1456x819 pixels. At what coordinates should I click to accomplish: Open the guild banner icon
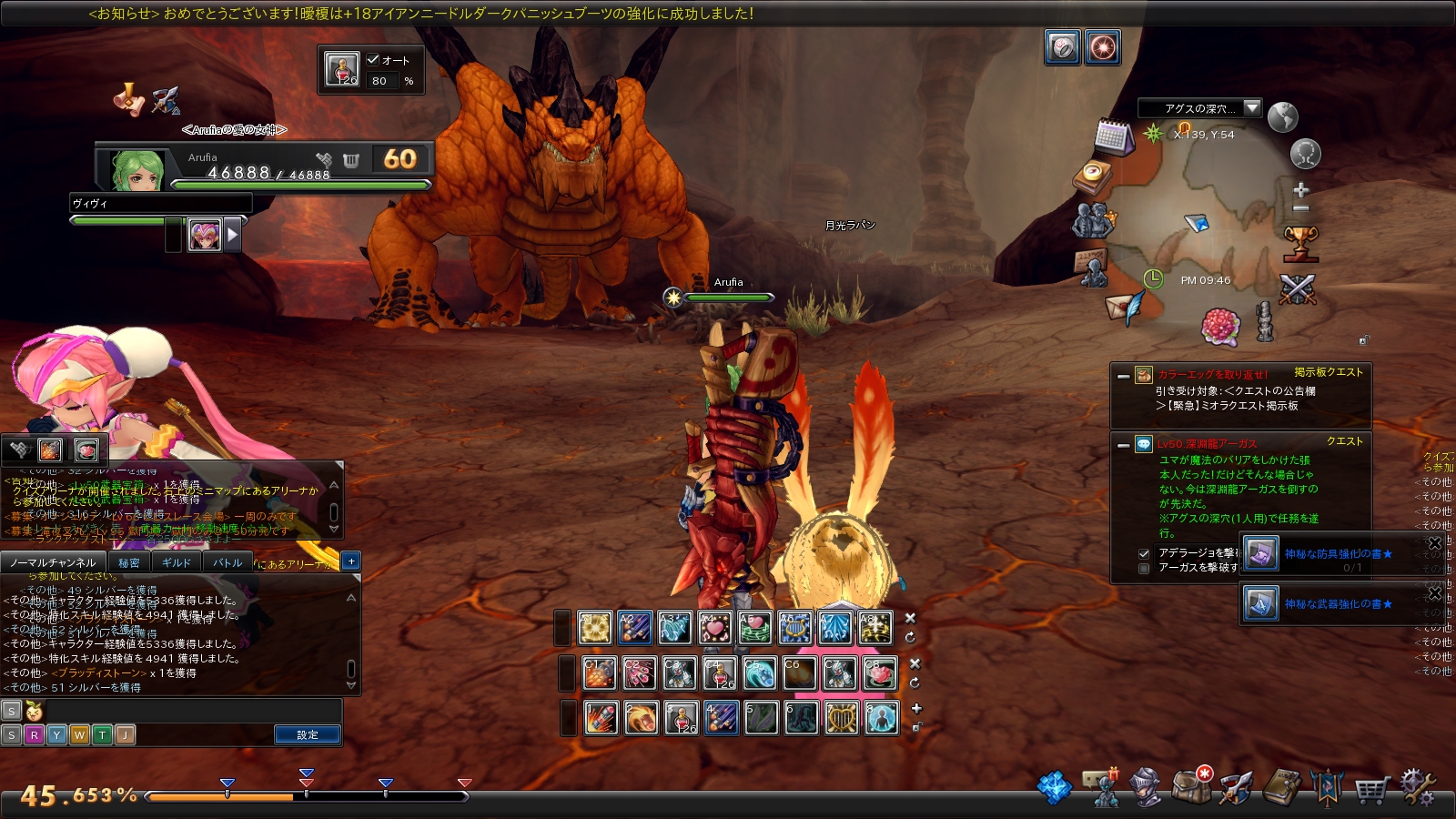click(x=1327, y=787)
